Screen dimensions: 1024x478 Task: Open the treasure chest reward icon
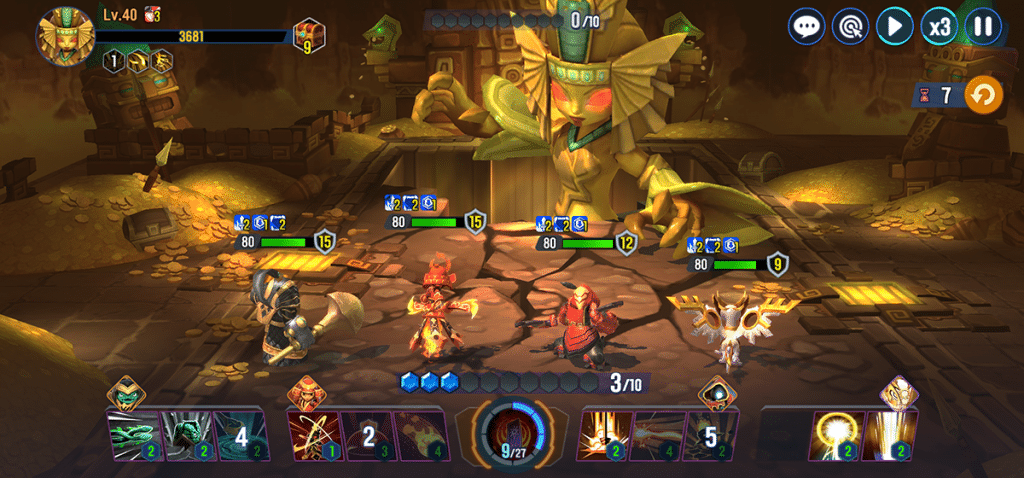308,37
